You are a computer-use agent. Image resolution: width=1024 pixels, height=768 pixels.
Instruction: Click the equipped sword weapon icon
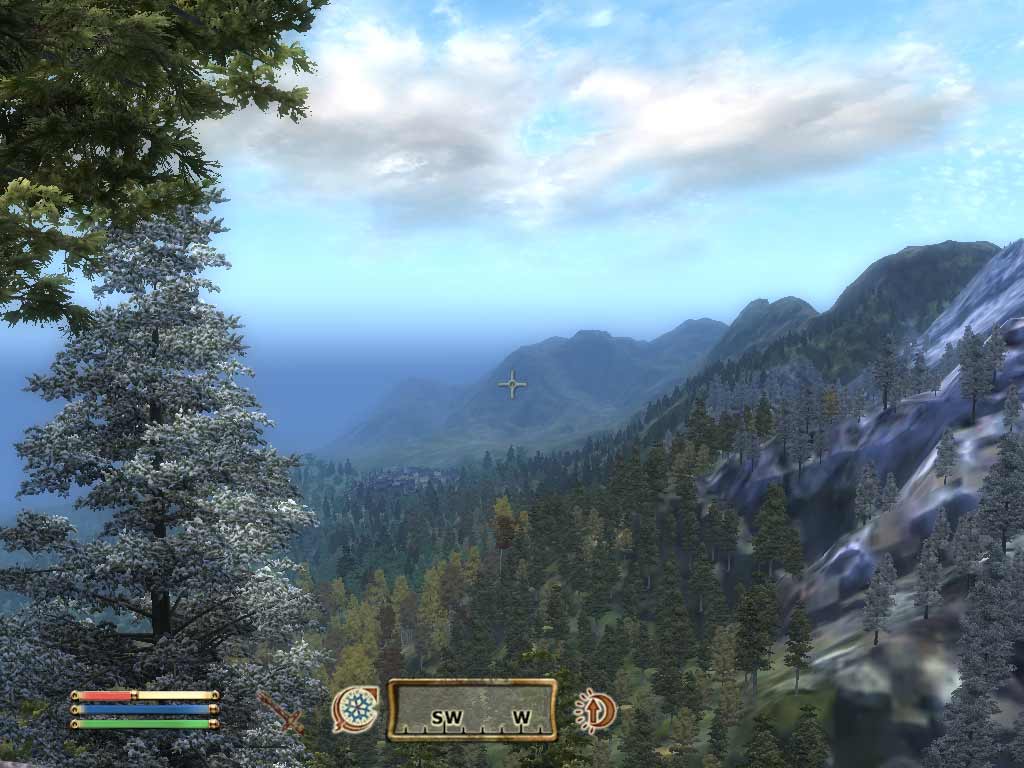[280, 711]
